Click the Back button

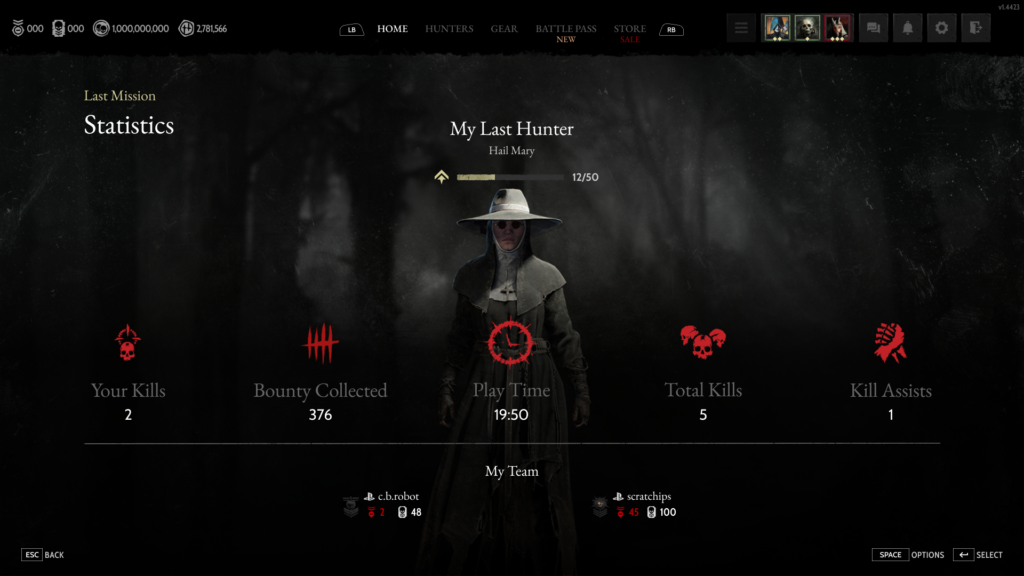tap(43, 555)
